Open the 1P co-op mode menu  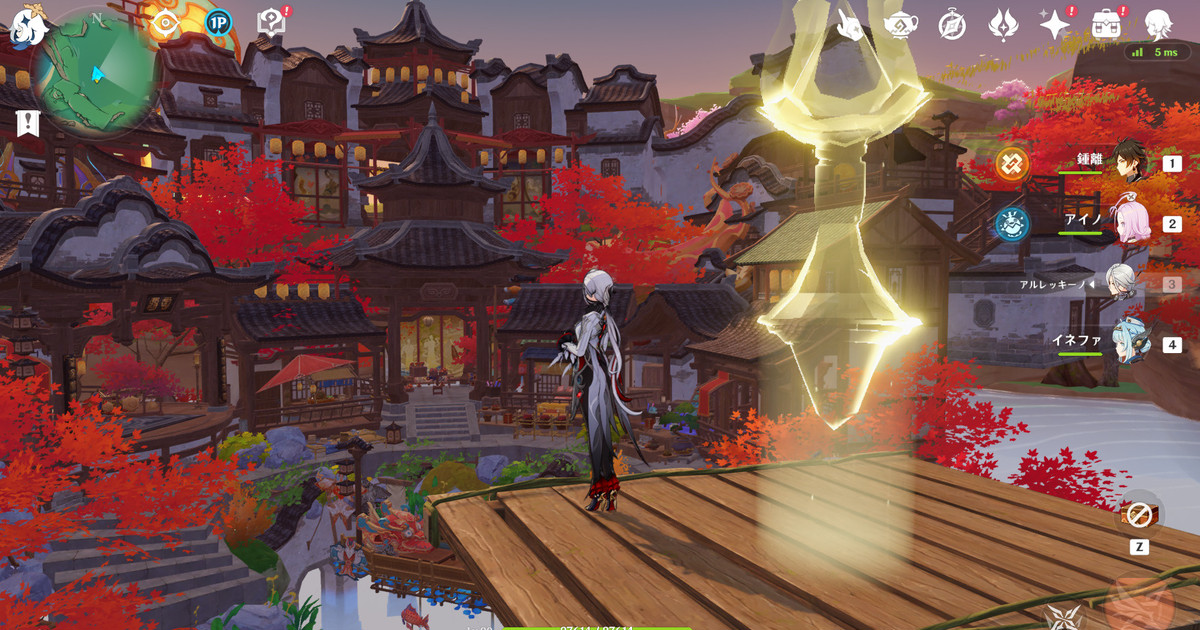coord(218,23)
